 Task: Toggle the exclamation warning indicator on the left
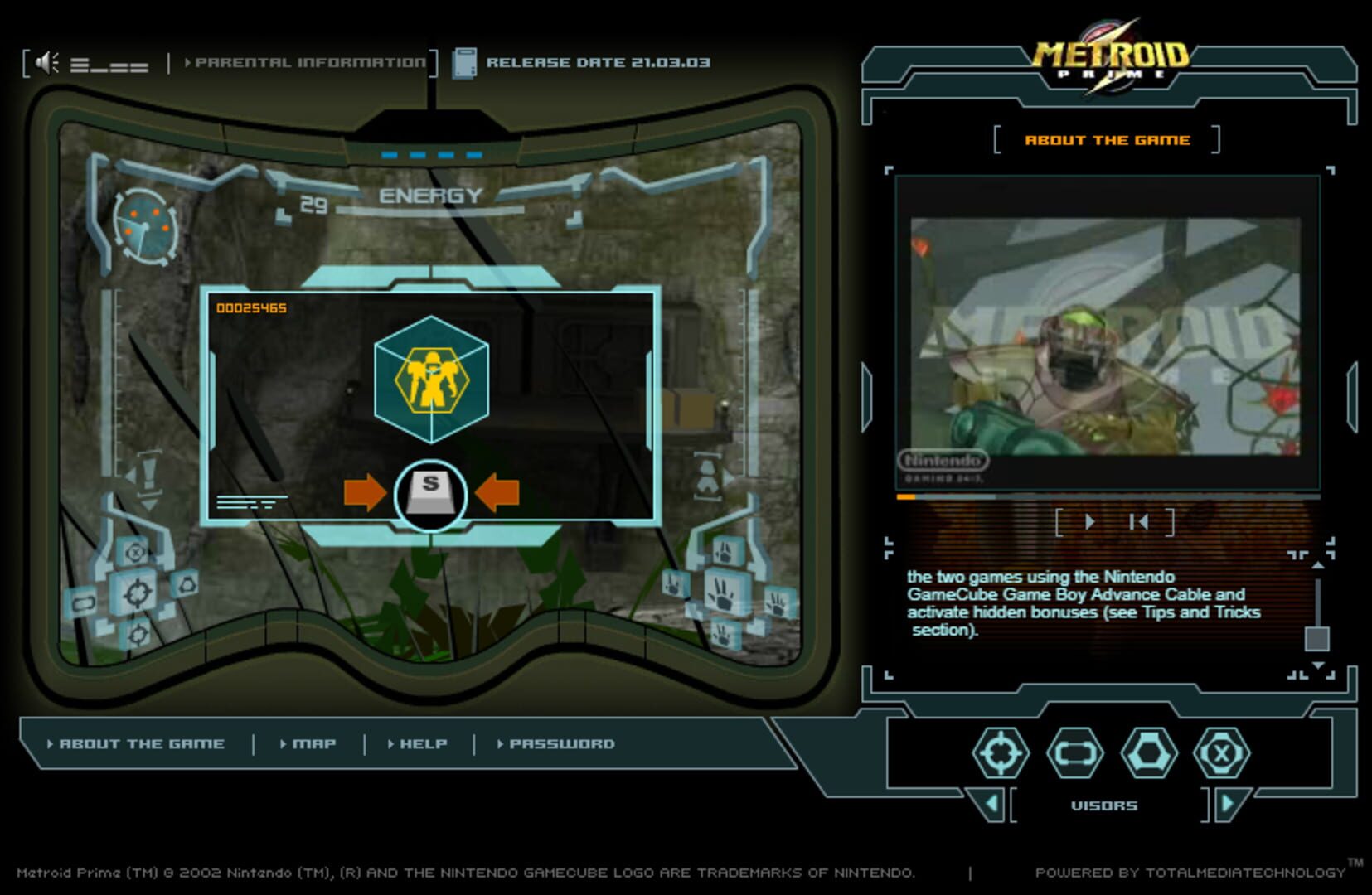pos(148,475)
